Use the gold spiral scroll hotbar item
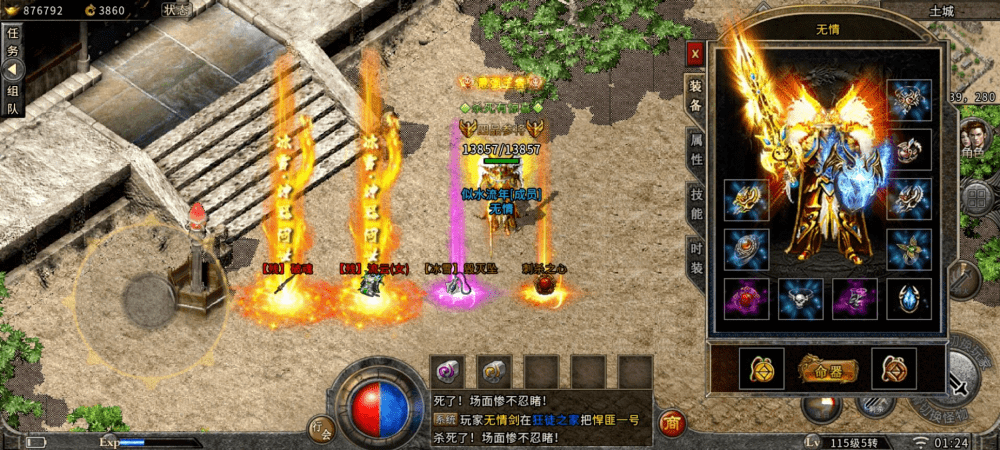The height and width of the screenshot is (450, 1000). pos(494,371)
